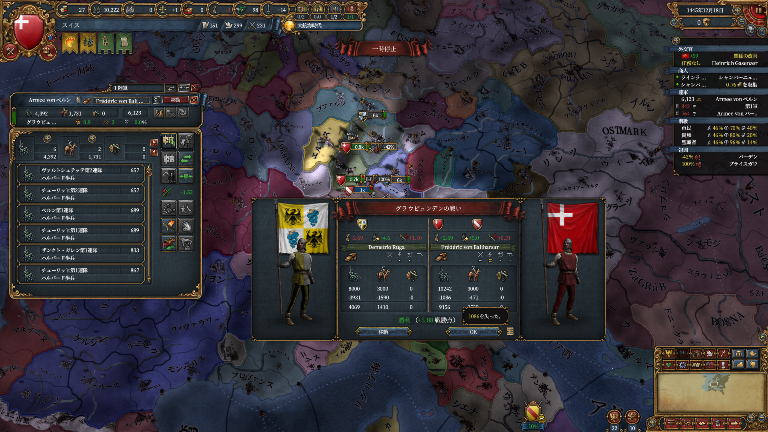The height and width of the screenshot is (432, 768).
Task: Select the first regiment in army list
Action: click(x=82, y=172)
